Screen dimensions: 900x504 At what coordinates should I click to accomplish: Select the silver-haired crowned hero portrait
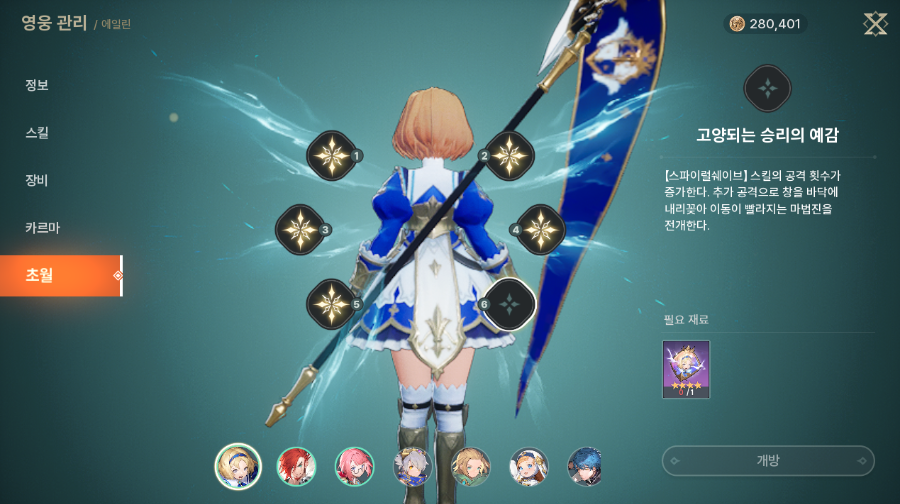tap(412, 467)
